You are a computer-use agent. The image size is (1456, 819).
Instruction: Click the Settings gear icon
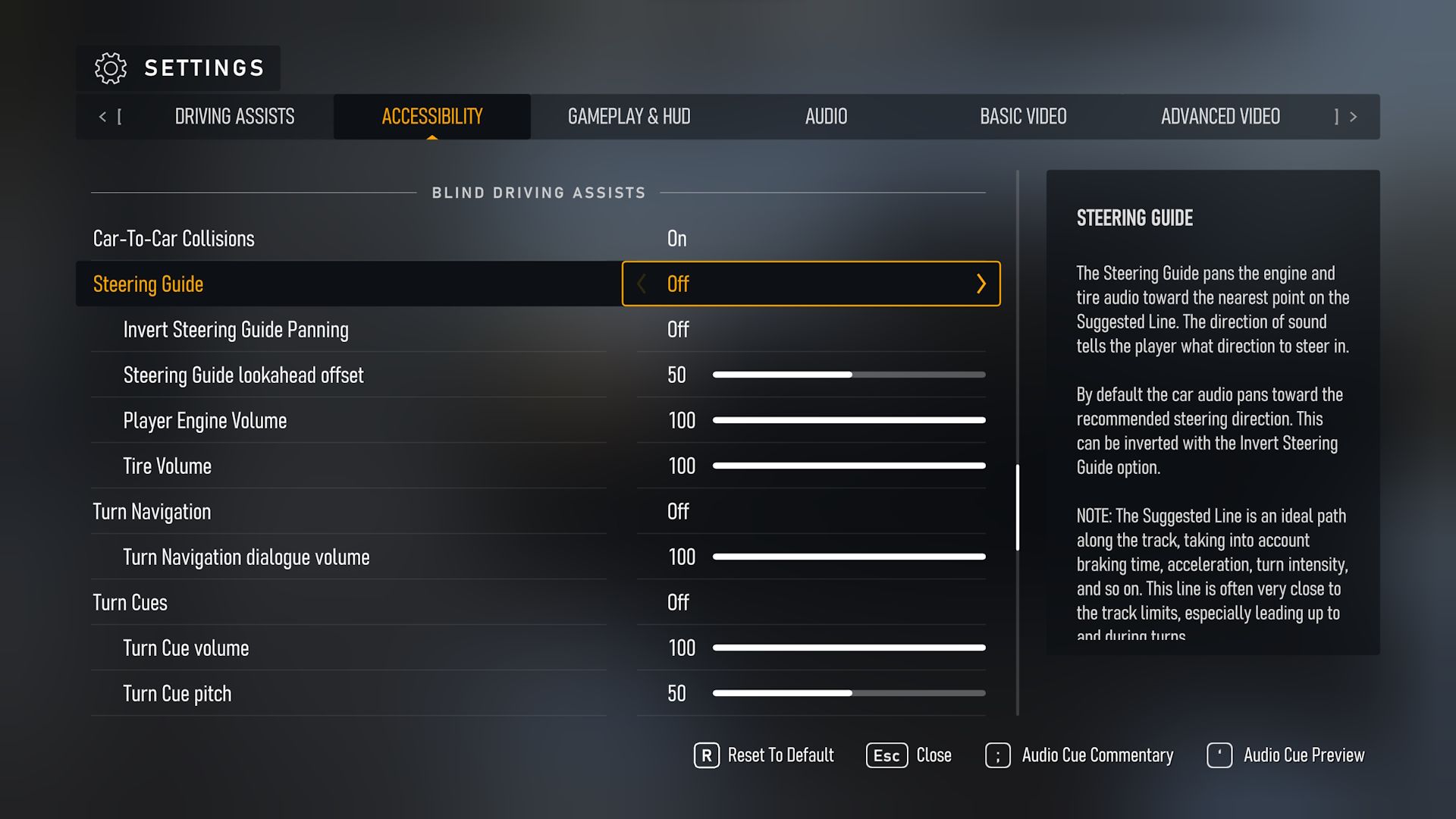click(111, 68)
